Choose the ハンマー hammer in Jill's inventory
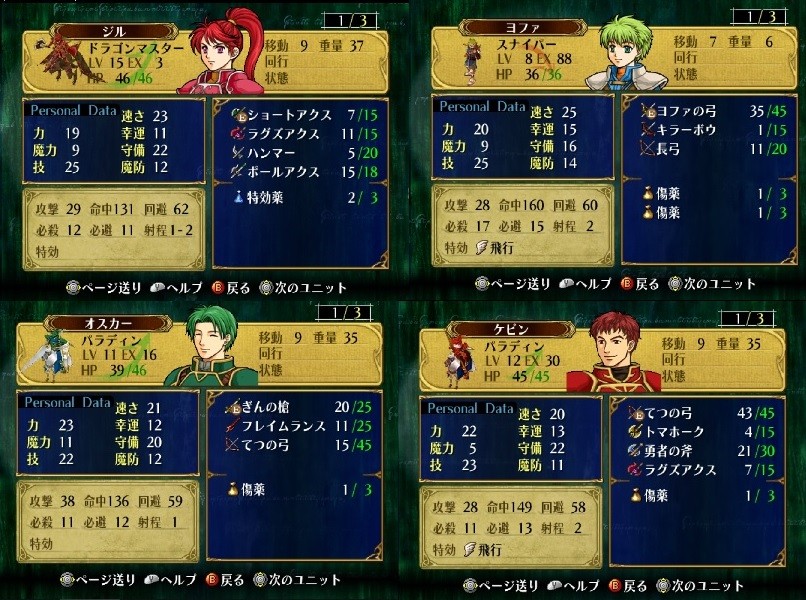This screenshot has width=806, height=600. coord(270,151)
